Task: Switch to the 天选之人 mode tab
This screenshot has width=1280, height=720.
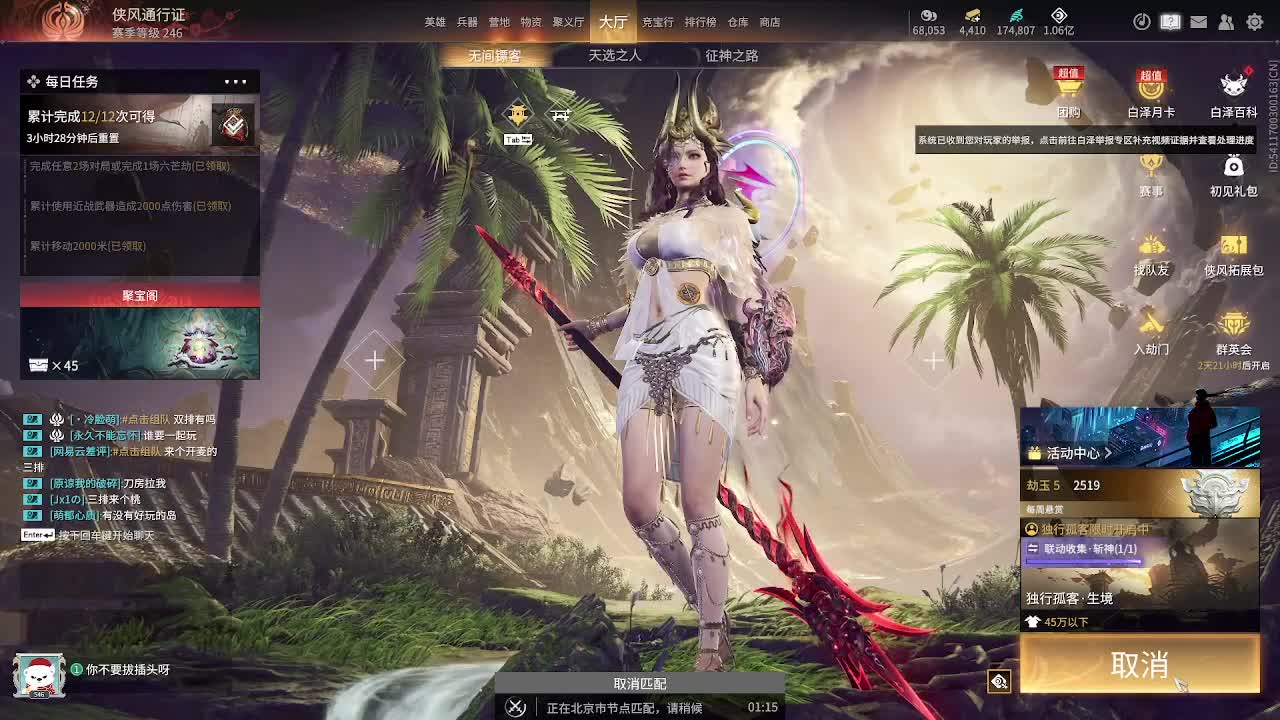Action: pyautogui.click(x=614, y=56)
